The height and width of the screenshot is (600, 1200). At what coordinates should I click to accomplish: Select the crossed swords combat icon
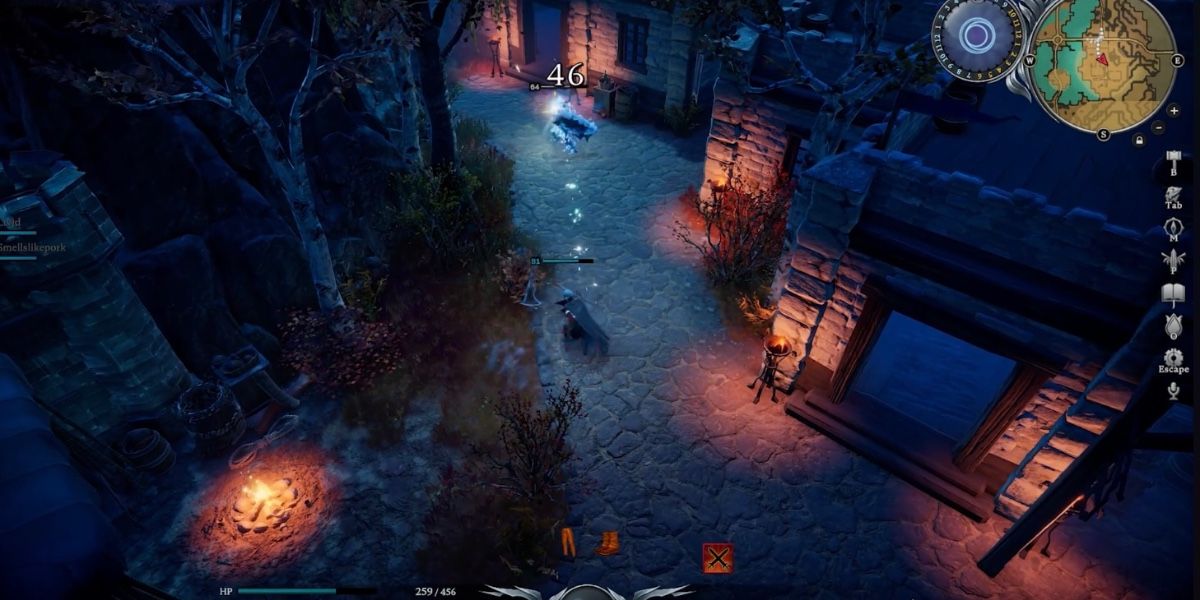(x=717, y=557)
